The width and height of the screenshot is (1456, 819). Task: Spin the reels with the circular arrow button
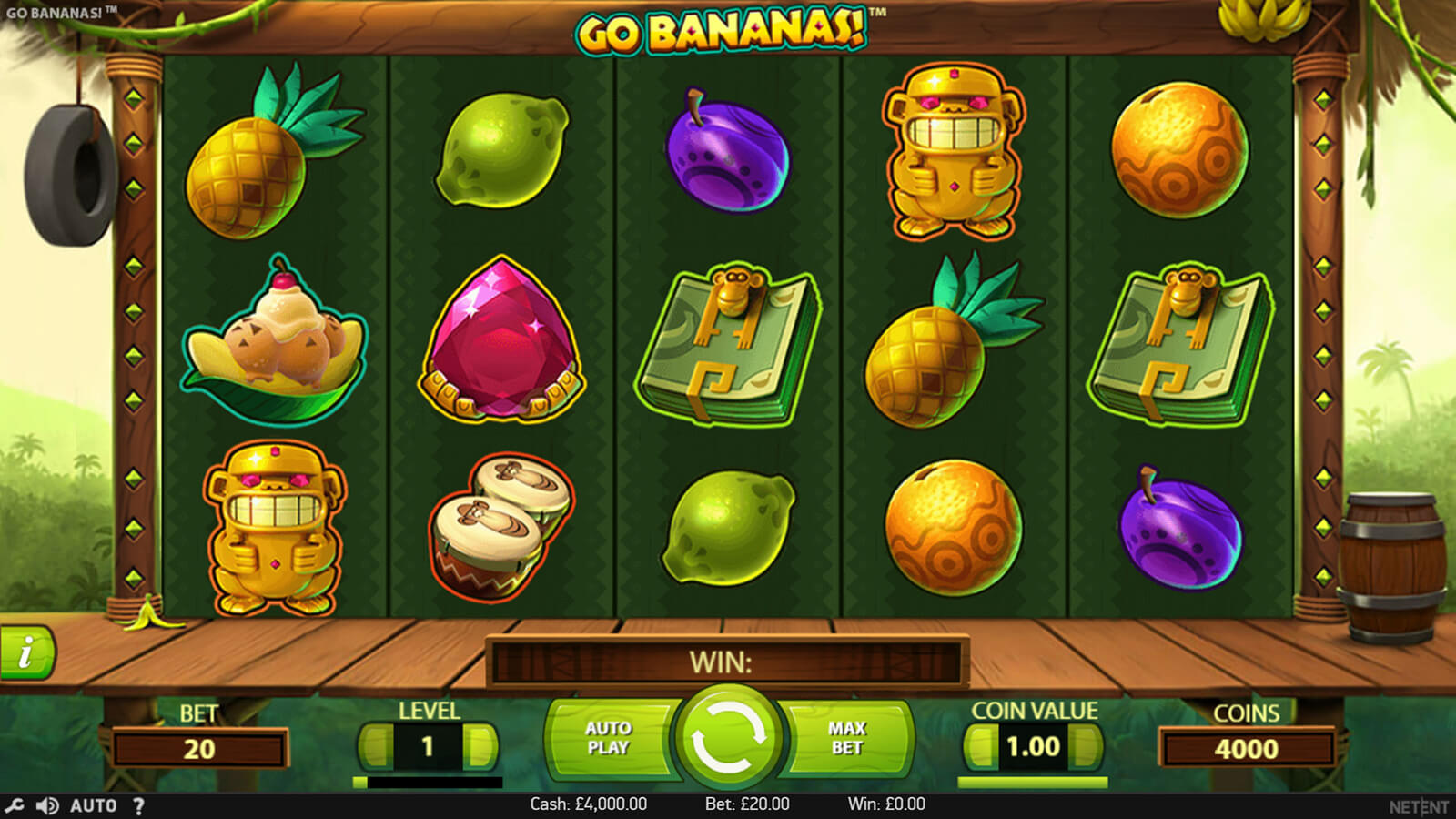coord(728,737)
